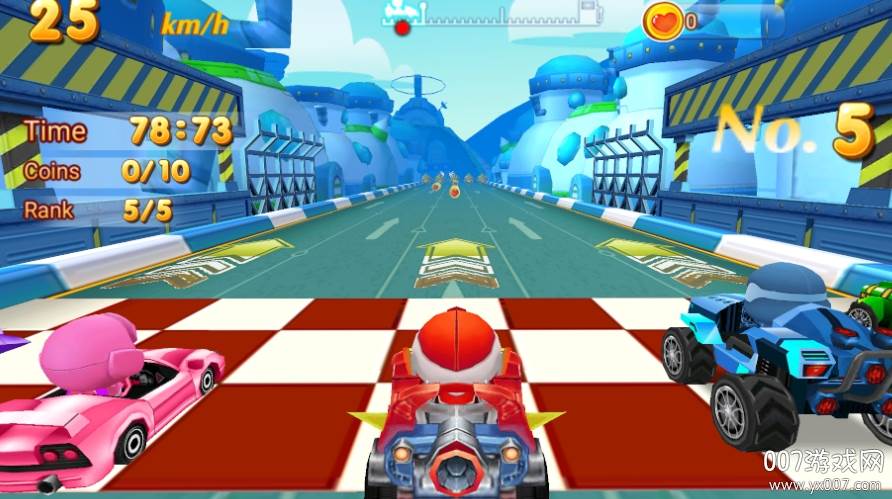The height and width of the screenshot is (499, 892).
Task: Click the race track progress bar
Action: coord(494,15)
